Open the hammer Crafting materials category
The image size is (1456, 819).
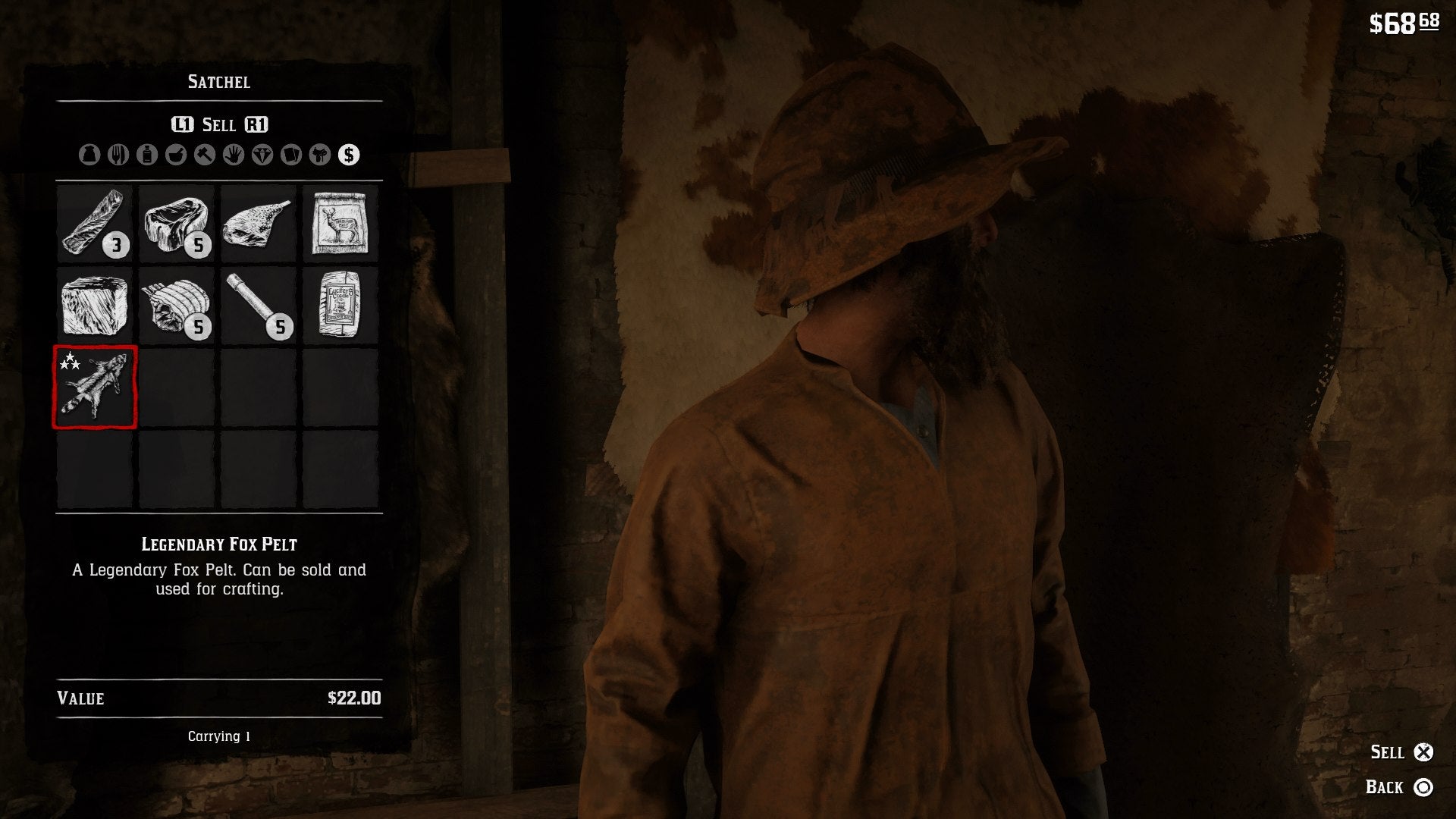(x=204, y=155)
